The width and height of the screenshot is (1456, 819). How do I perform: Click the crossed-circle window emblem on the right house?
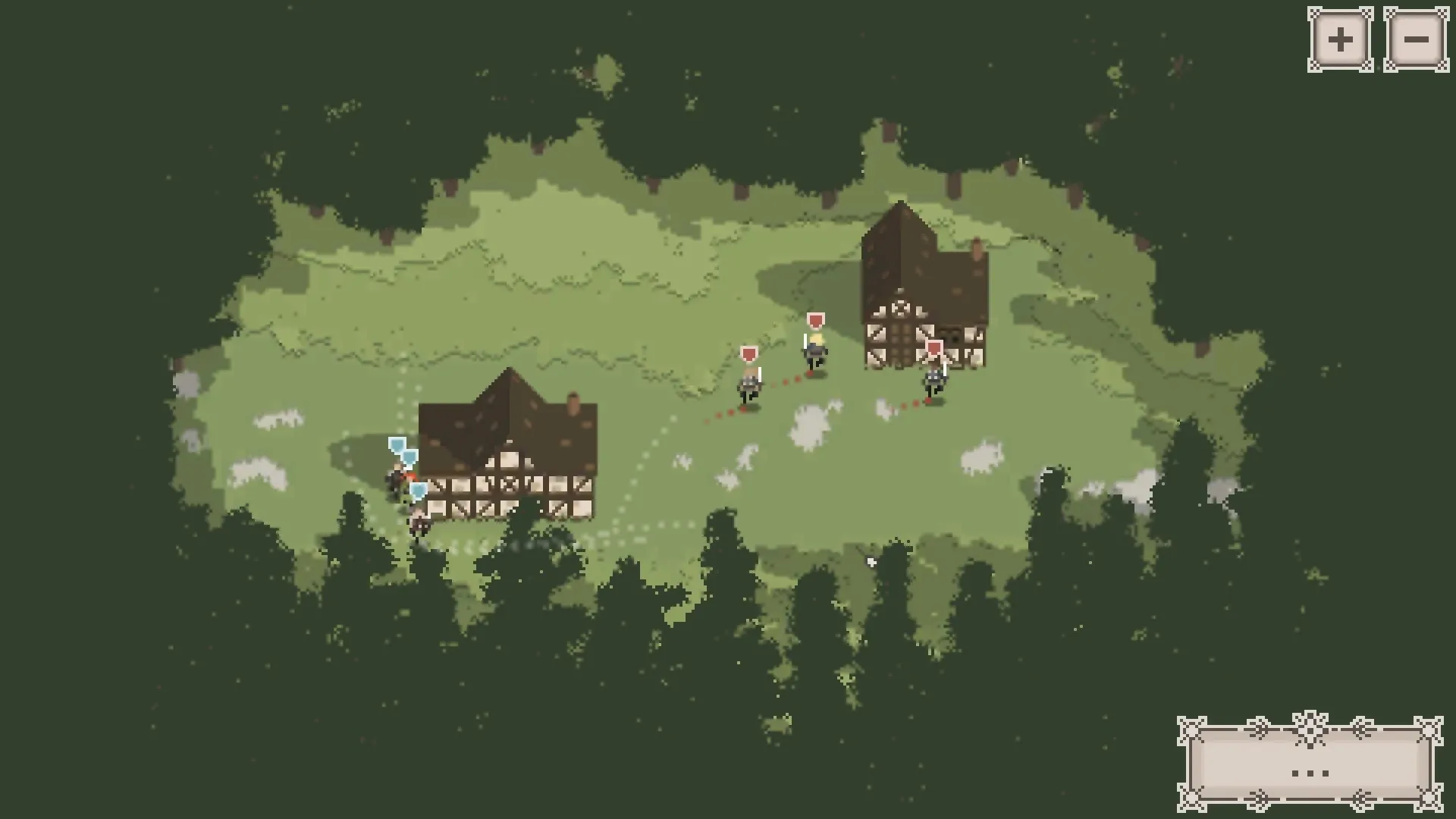click(x=900, y=309)
